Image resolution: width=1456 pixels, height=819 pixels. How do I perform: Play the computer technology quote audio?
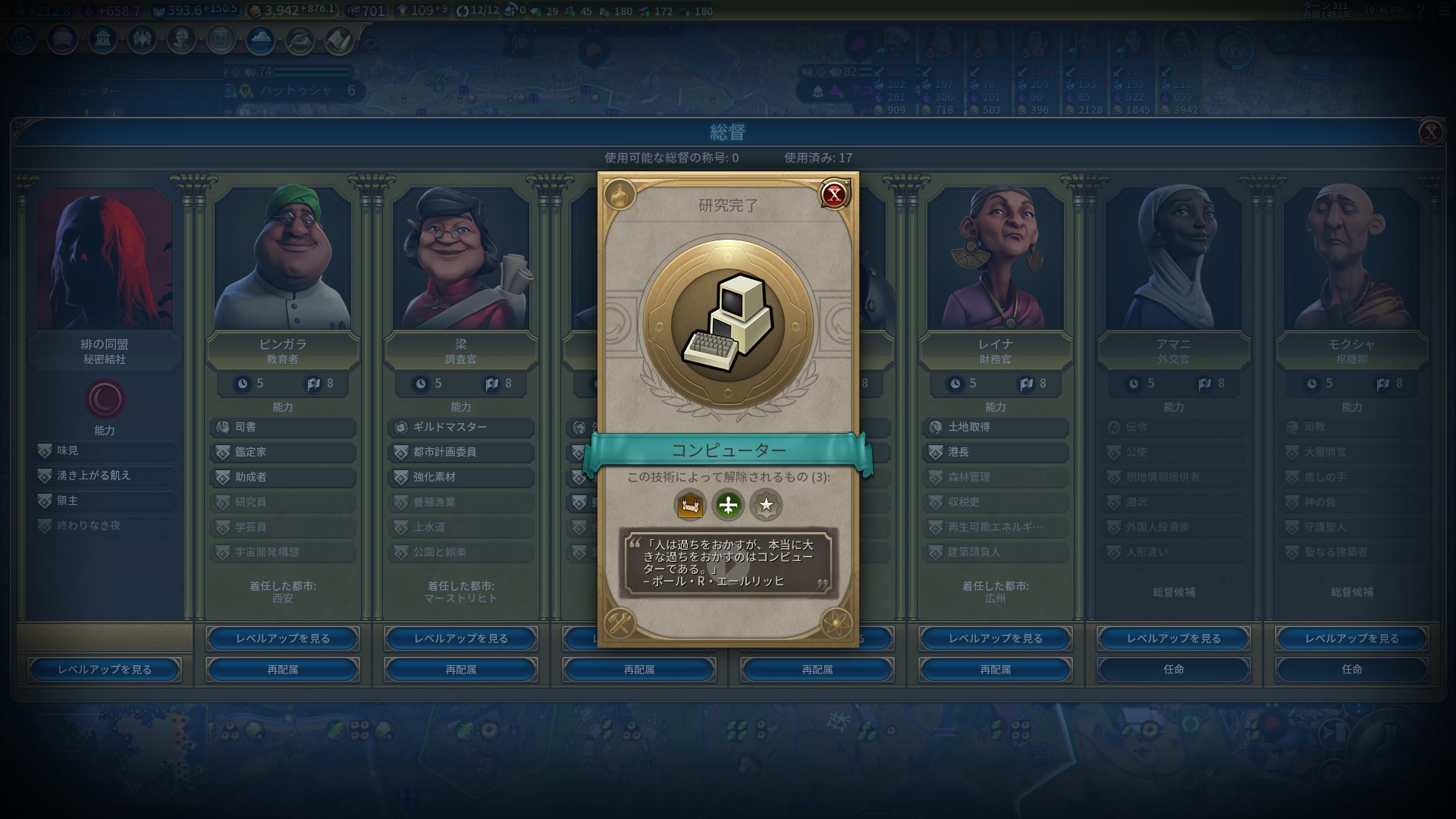pyautogui.click(x=728, y=563)
